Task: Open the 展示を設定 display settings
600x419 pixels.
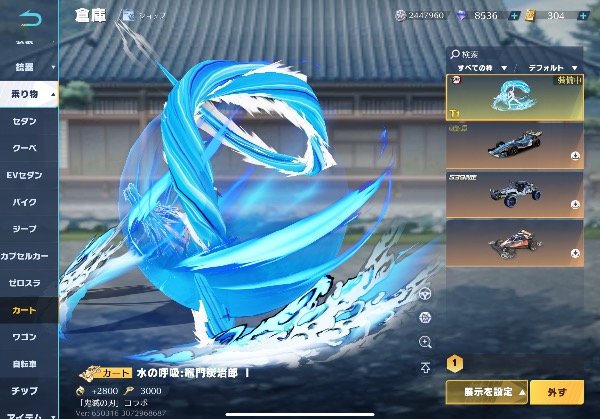Action: pos(487,393)
